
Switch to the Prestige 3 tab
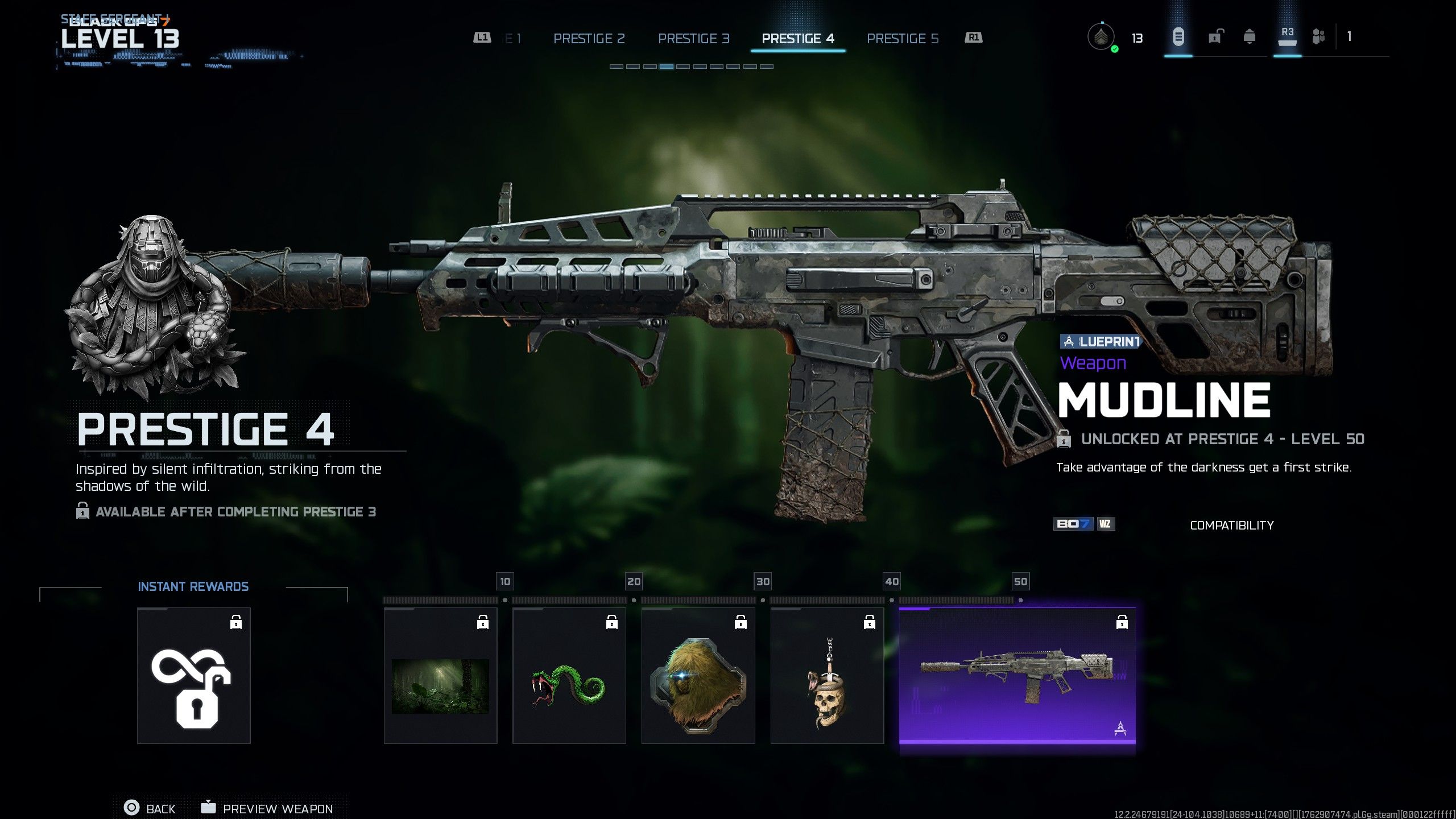pos(693,39)
